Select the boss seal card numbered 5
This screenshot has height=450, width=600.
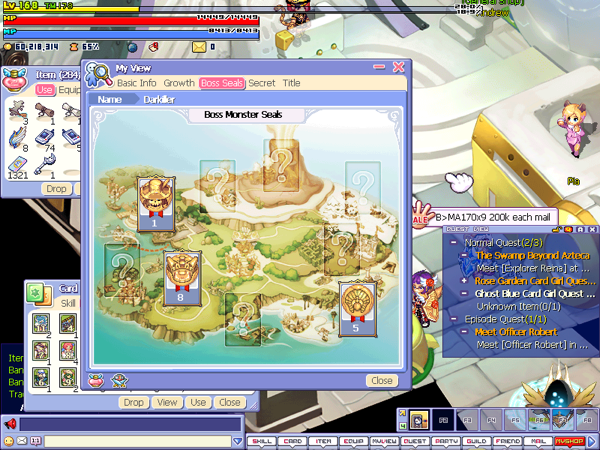[x=355, y=306]
